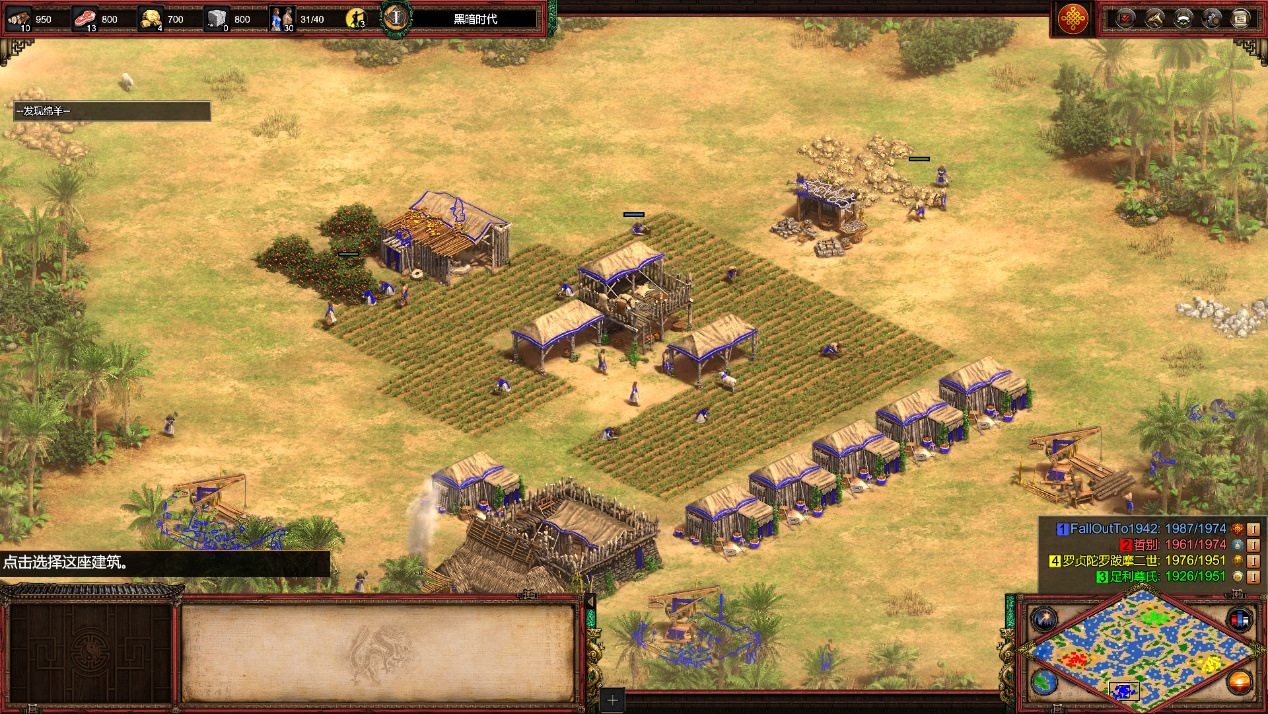Activate the minimap flare signal button
The width and height of the screenshot is (1268, 714).
click(x=1043, y=619)
